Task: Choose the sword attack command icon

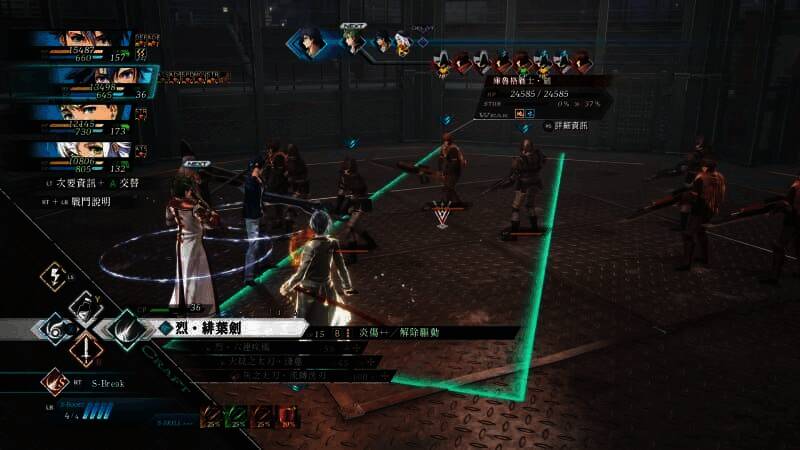Action: point(86,350)
